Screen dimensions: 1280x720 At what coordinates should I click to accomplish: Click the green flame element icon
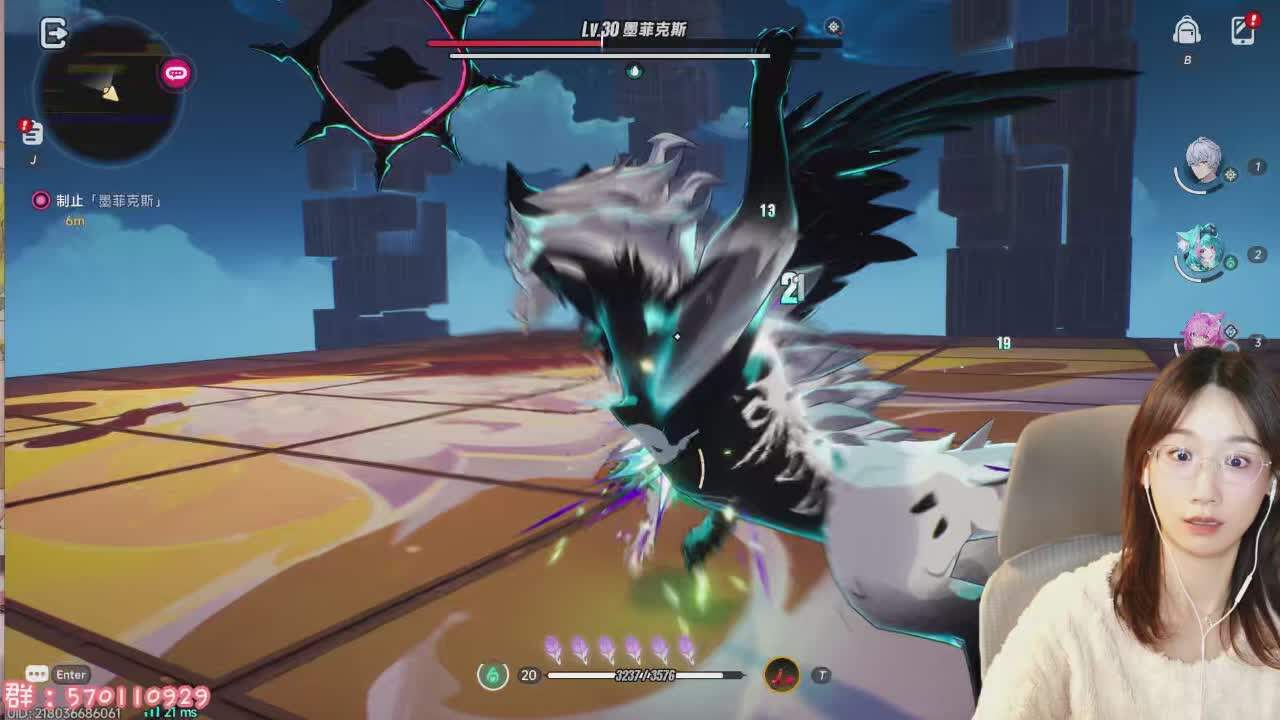[x=492, y=675]
